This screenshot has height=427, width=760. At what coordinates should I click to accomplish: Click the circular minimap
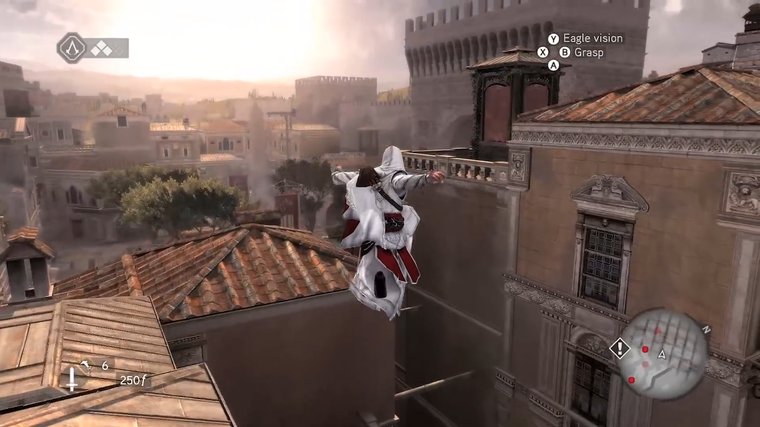(663, 355)
